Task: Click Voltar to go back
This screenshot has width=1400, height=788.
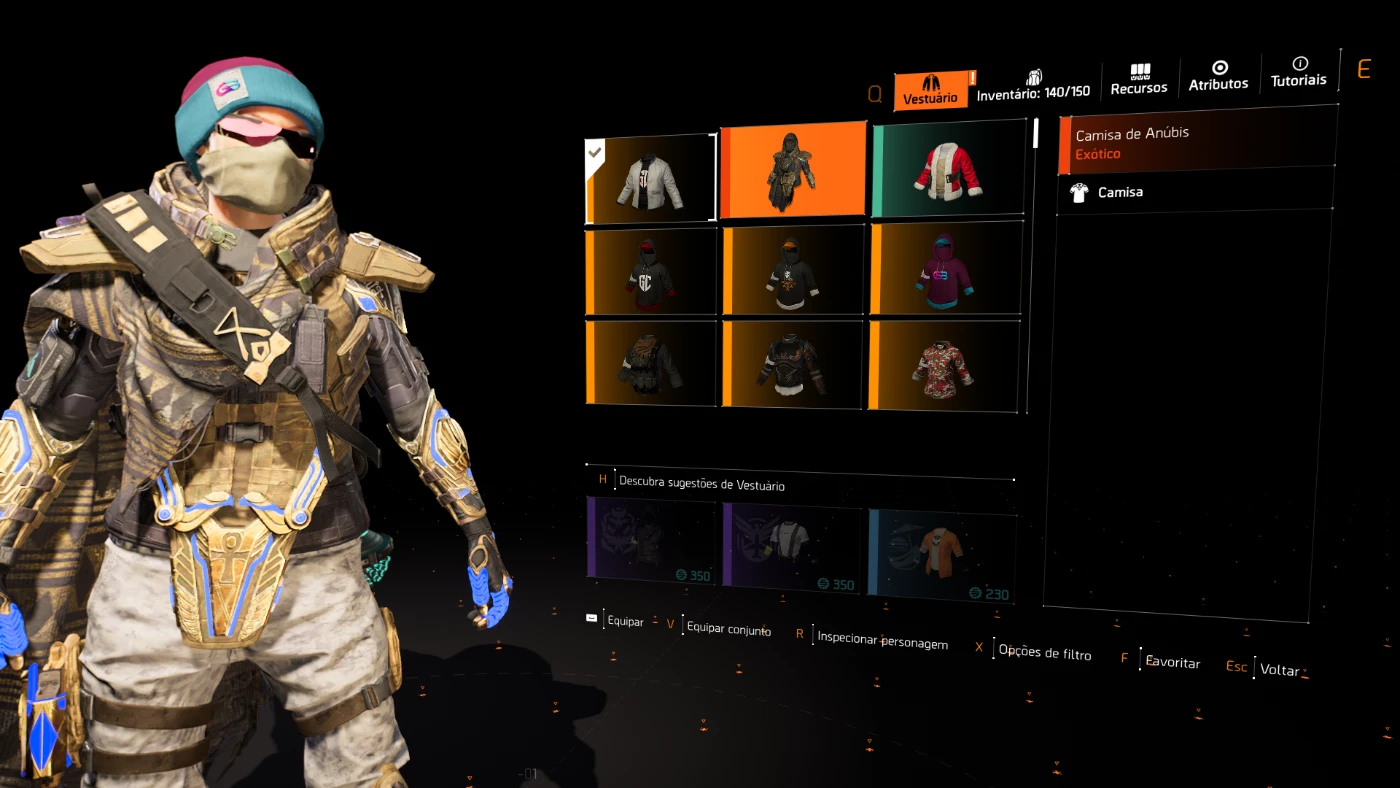Action: (1279, 669)
